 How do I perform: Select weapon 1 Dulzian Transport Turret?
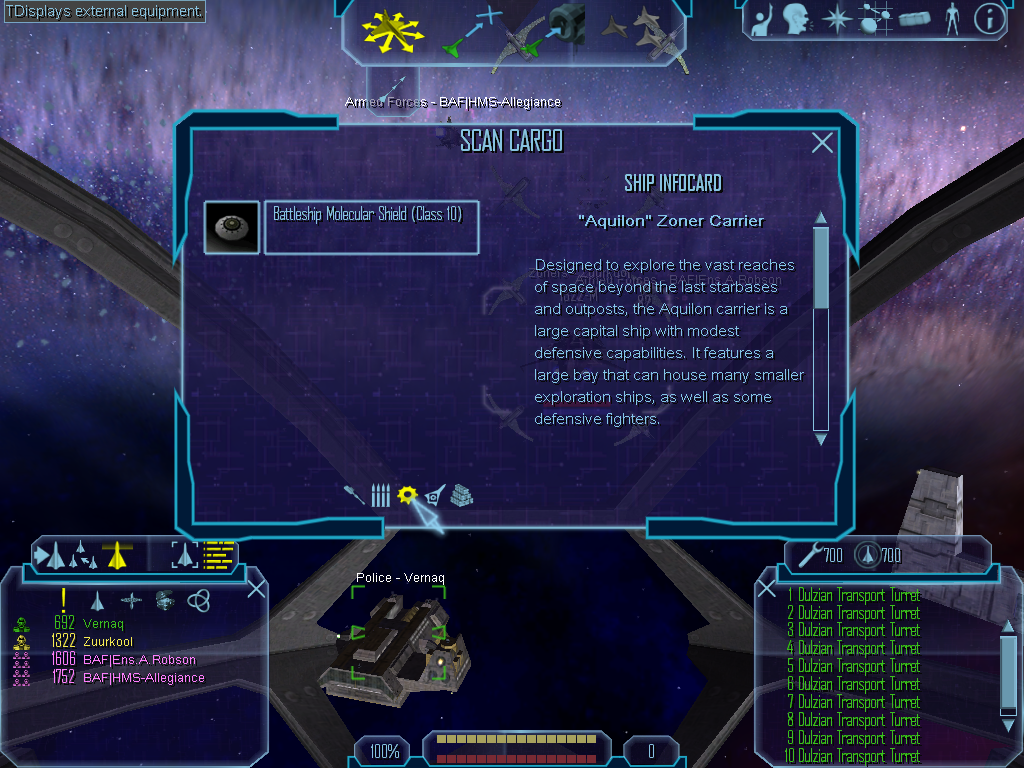pos(853,596)
